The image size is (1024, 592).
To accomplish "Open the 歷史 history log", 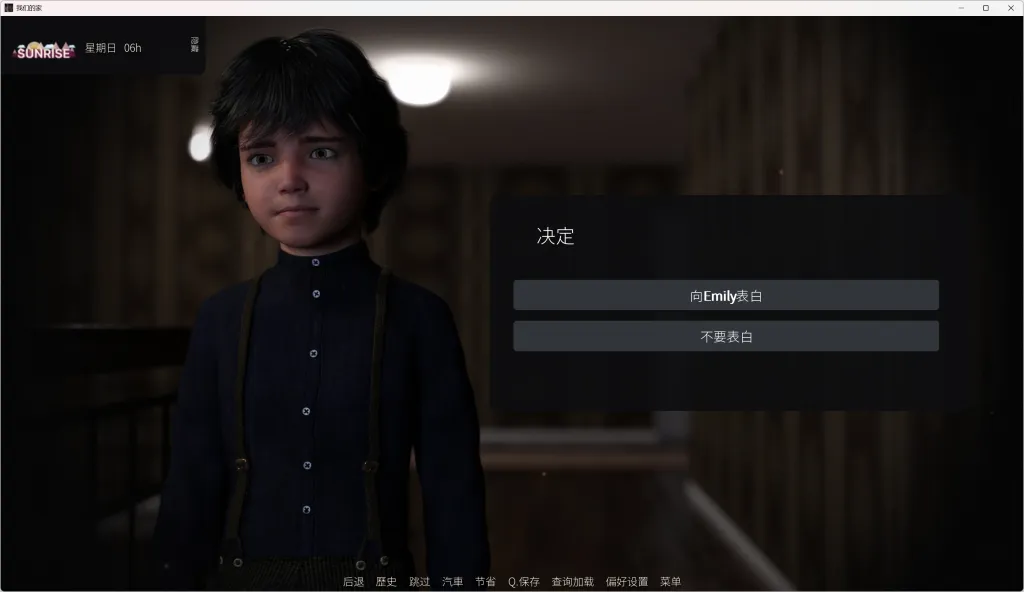I will [x=386, y=582].
